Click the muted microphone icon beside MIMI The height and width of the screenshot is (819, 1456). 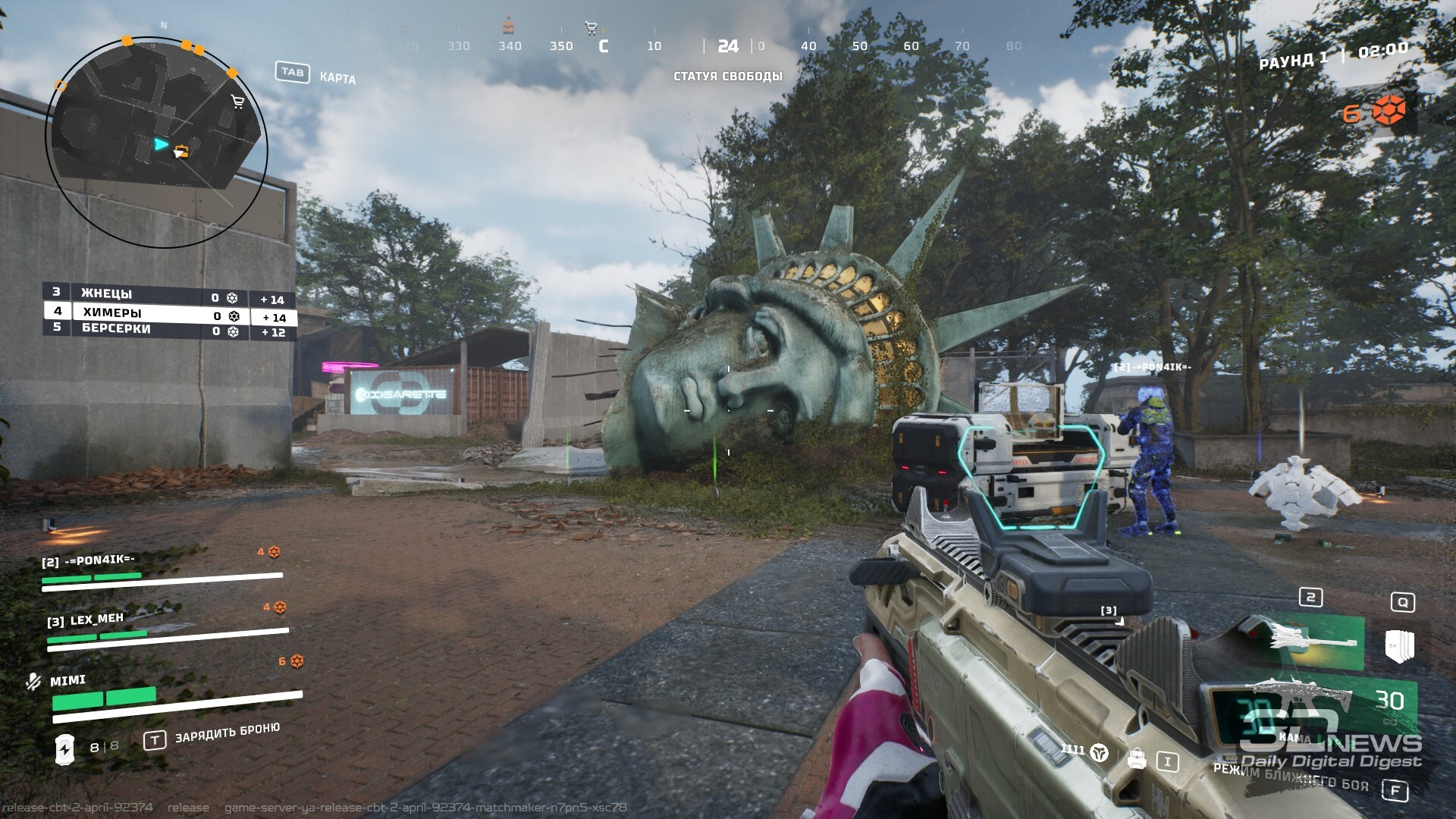(x=33, y=681)
